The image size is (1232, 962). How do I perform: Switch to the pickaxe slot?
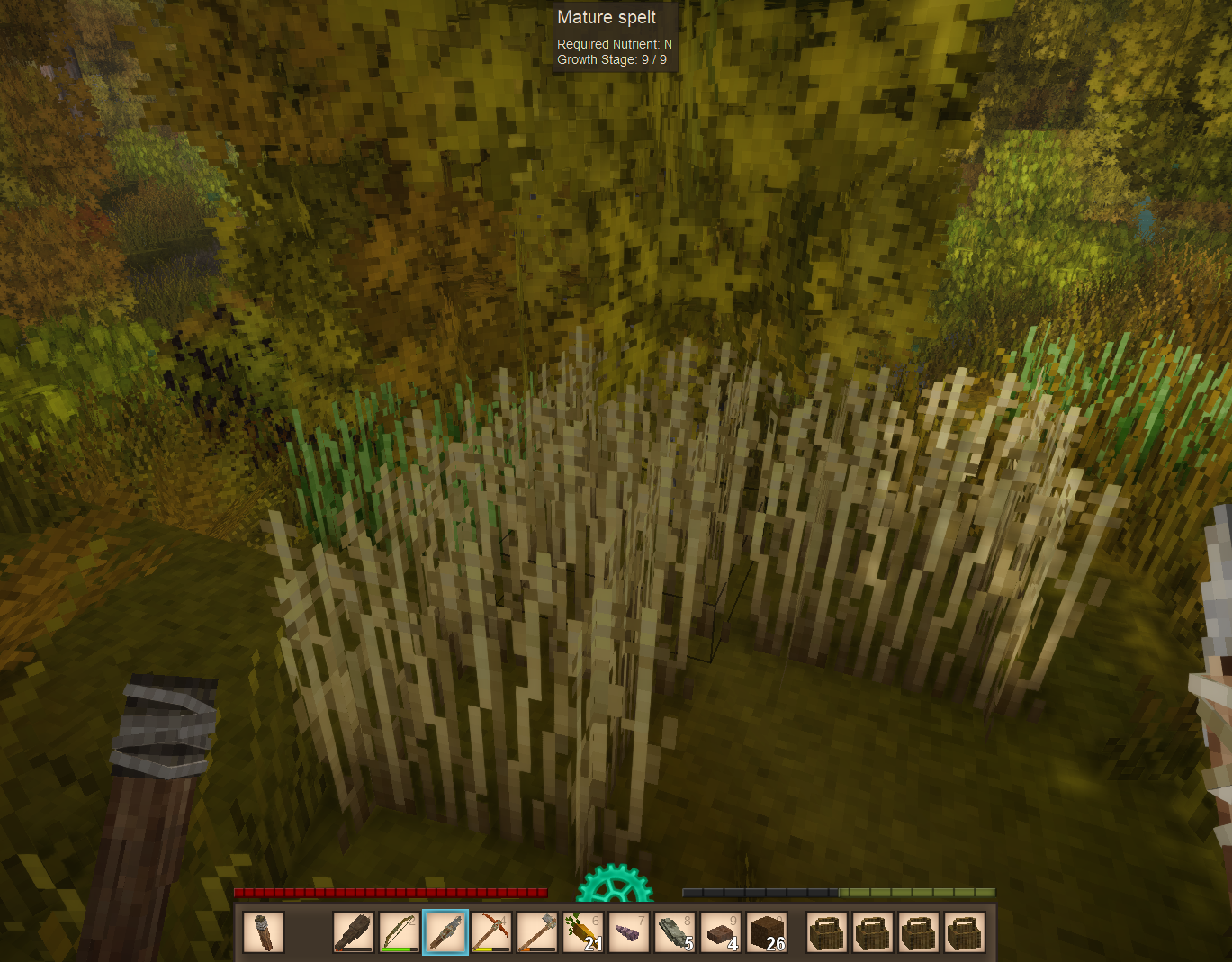491,931
